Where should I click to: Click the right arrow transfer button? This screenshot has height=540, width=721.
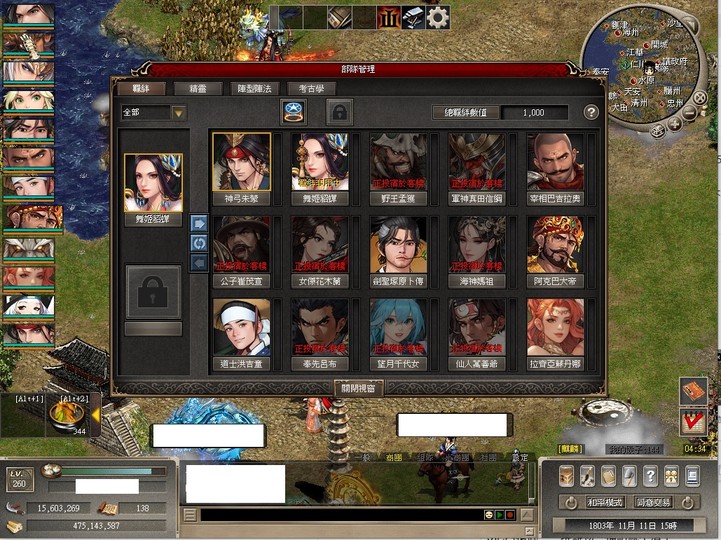coord(198,223)
